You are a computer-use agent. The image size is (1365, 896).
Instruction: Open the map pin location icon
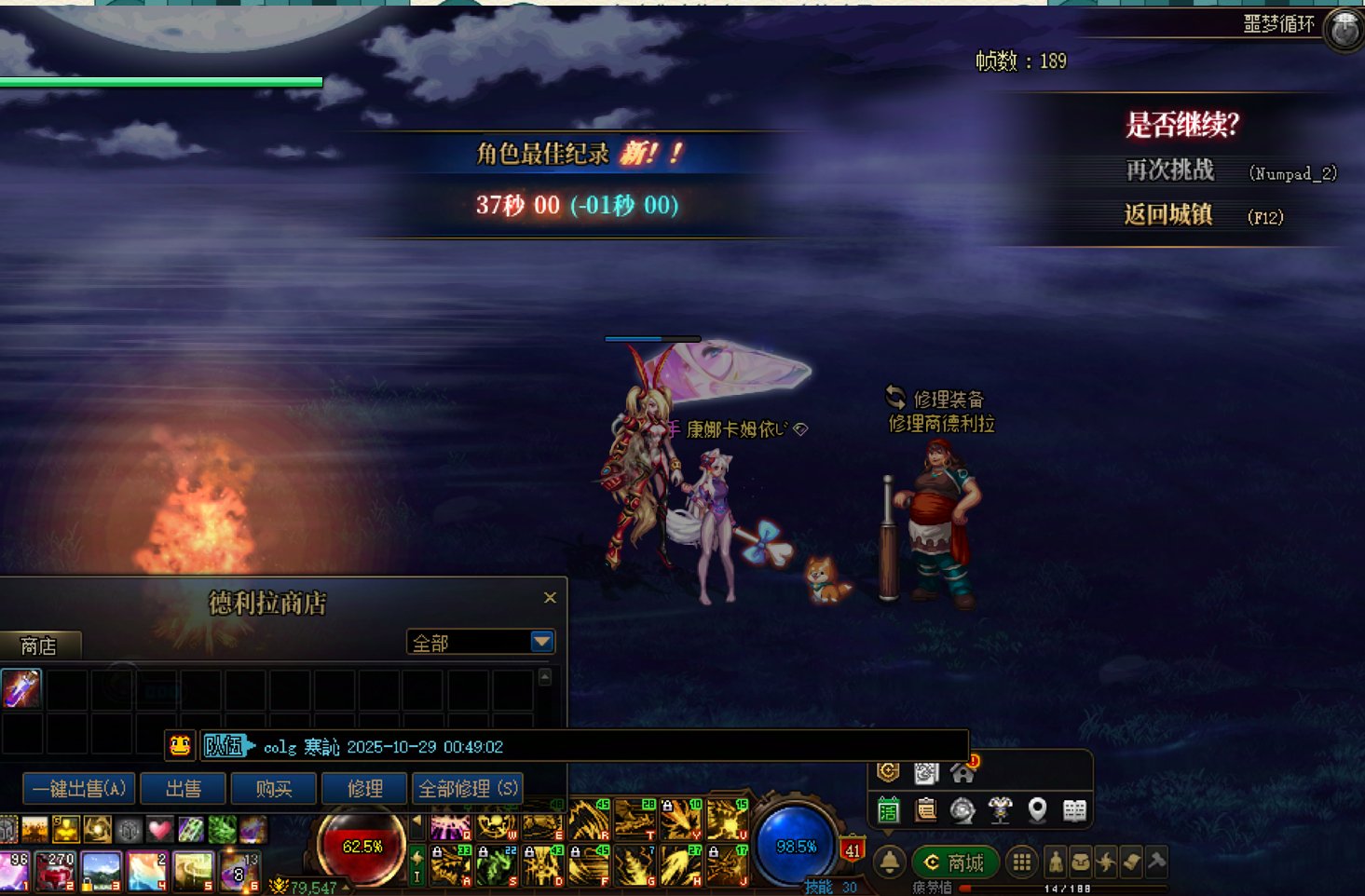point(1037,810)
